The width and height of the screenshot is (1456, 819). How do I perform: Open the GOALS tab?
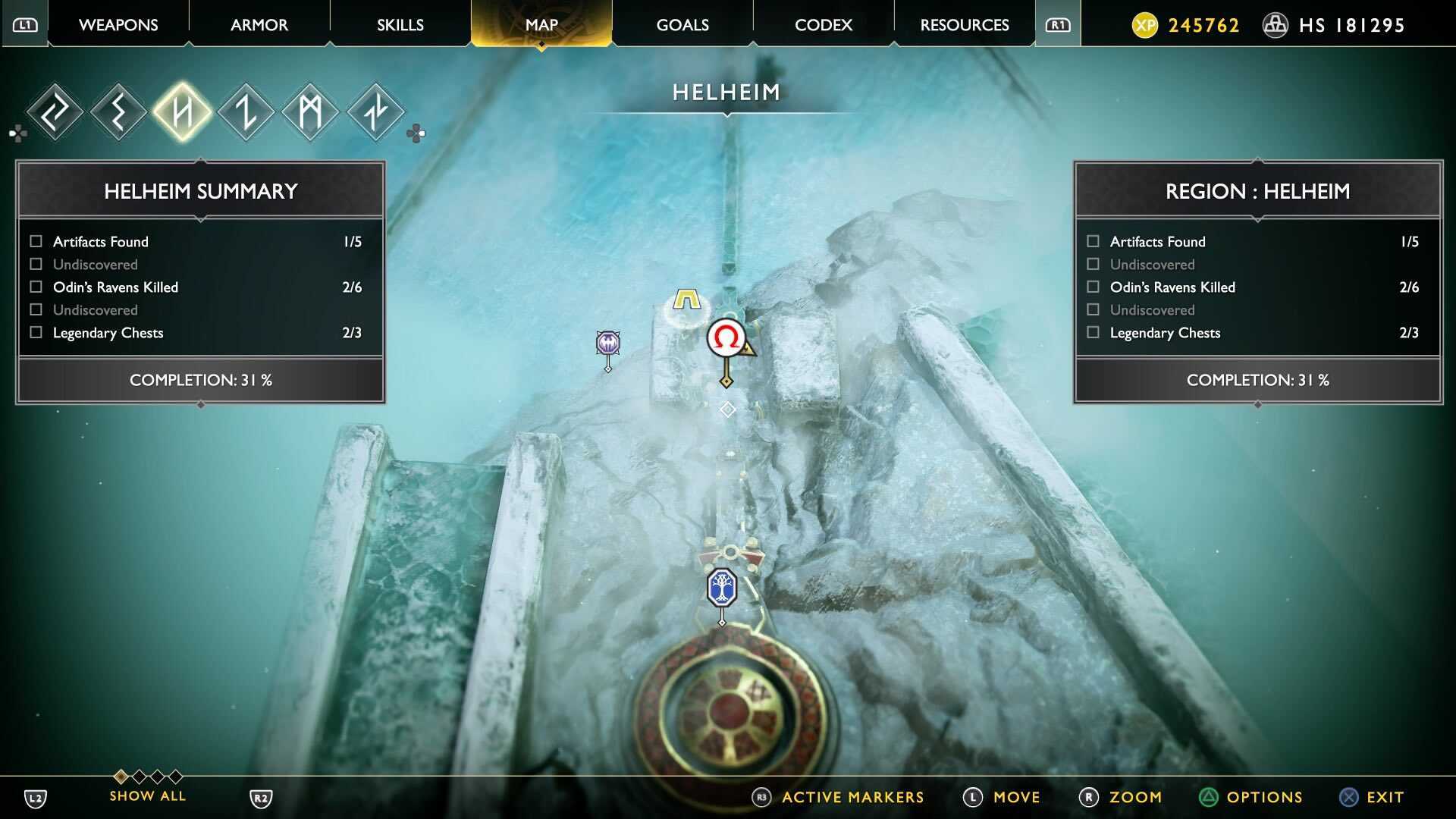tap(682, 24)
